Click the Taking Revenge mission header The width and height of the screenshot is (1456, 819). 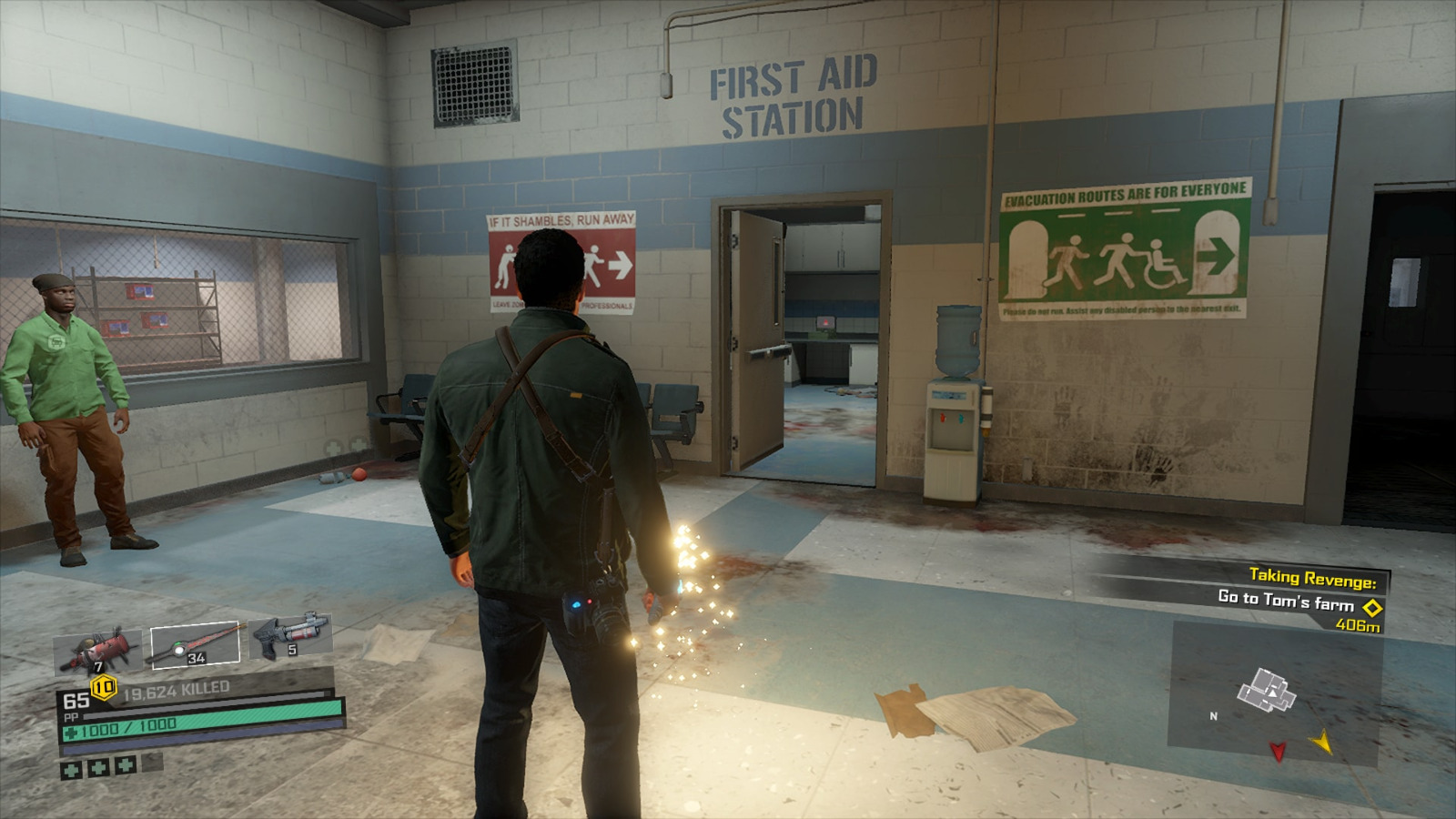(x=1313, y=577)
